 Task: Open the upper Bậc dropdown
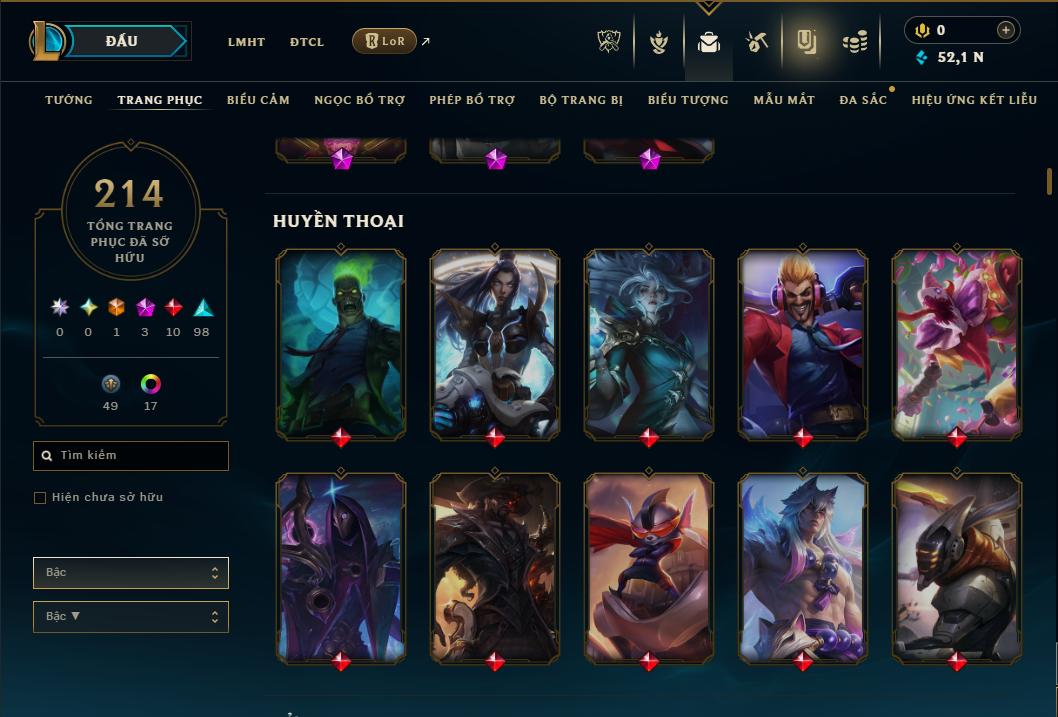coord(131,573)
